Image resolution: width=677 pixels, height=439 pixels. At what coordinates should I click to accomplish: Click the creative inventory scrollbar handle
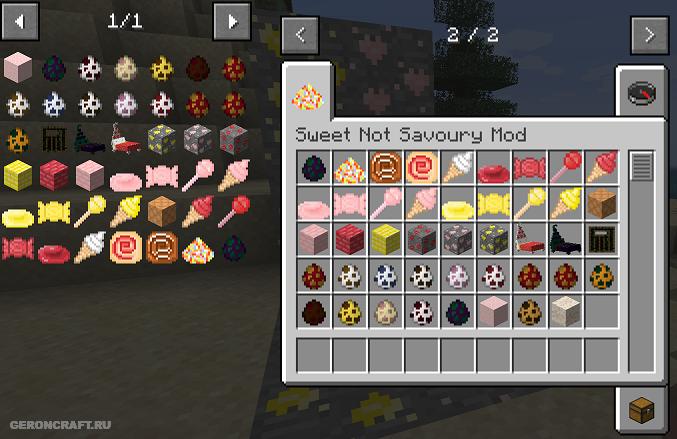[x=641, y=166]
